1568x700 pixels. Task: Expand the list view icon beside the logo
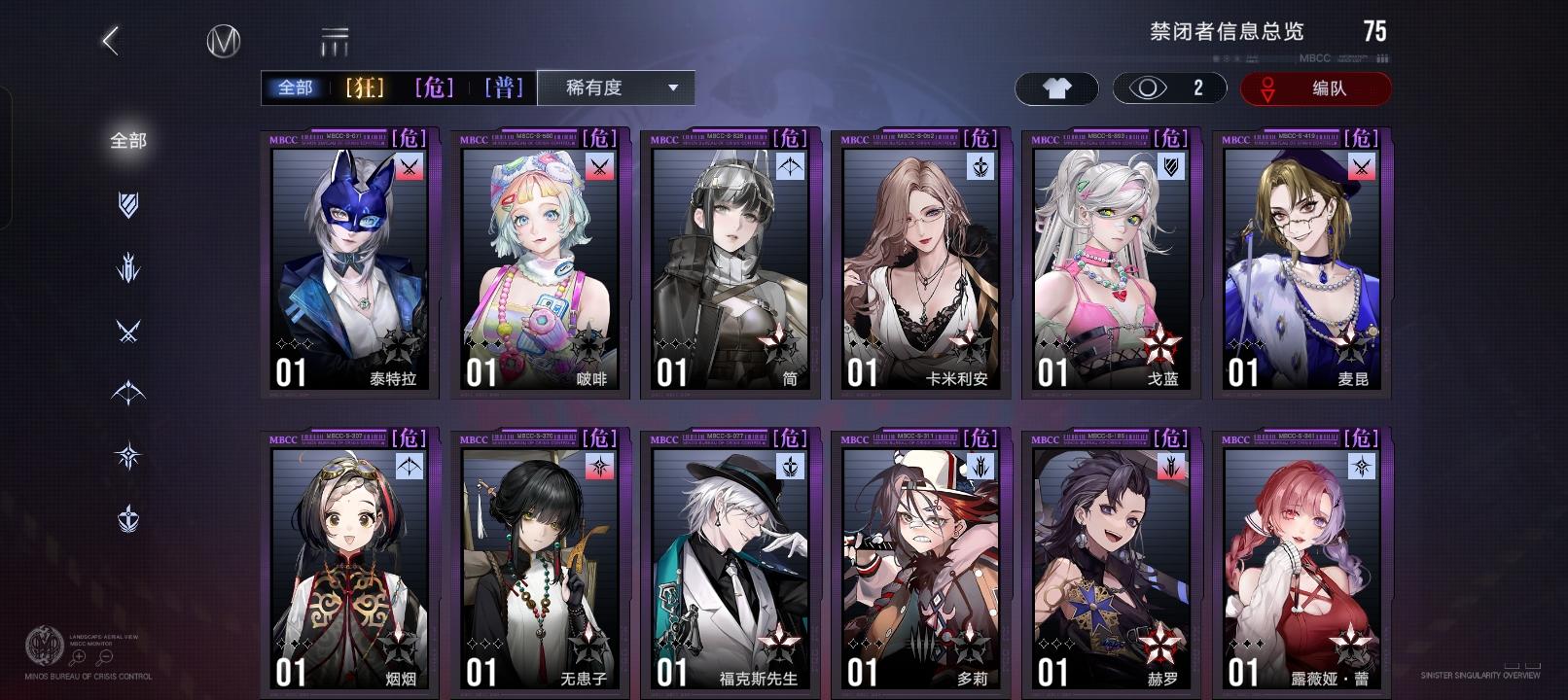[x=332, y=41]
